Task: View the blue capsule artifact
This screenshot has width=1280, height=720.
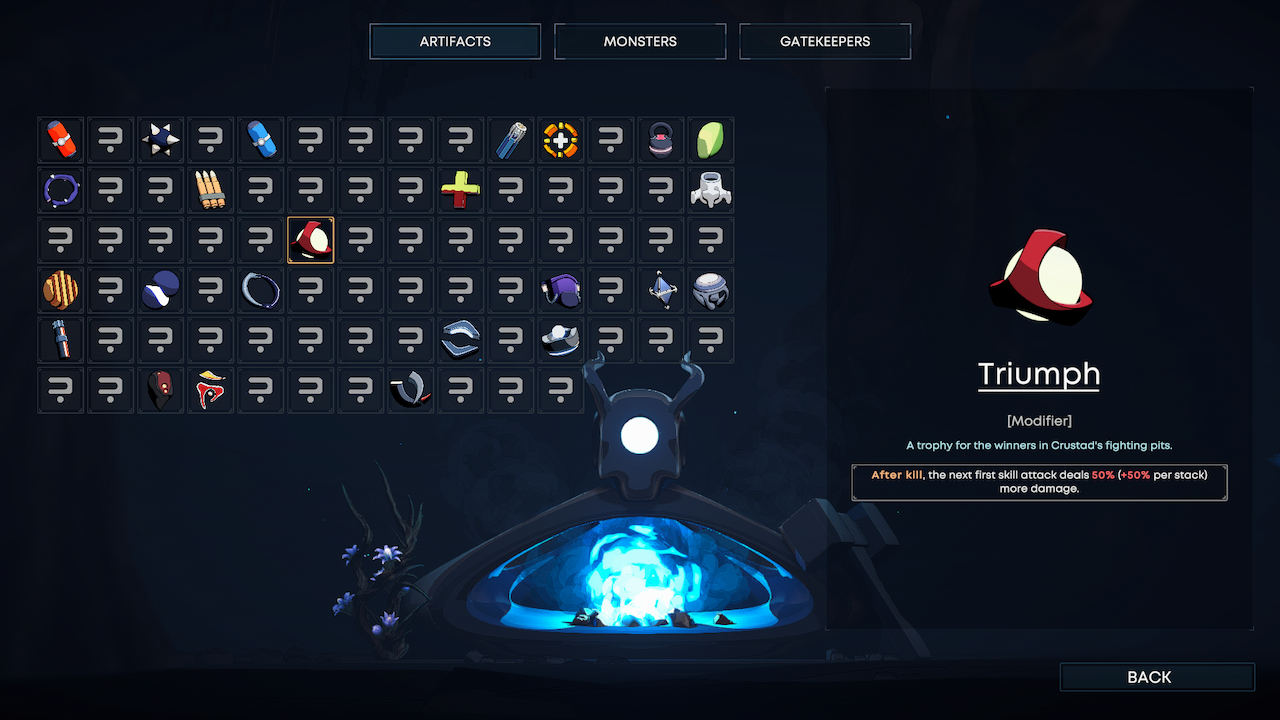Action: coord(261,139)
